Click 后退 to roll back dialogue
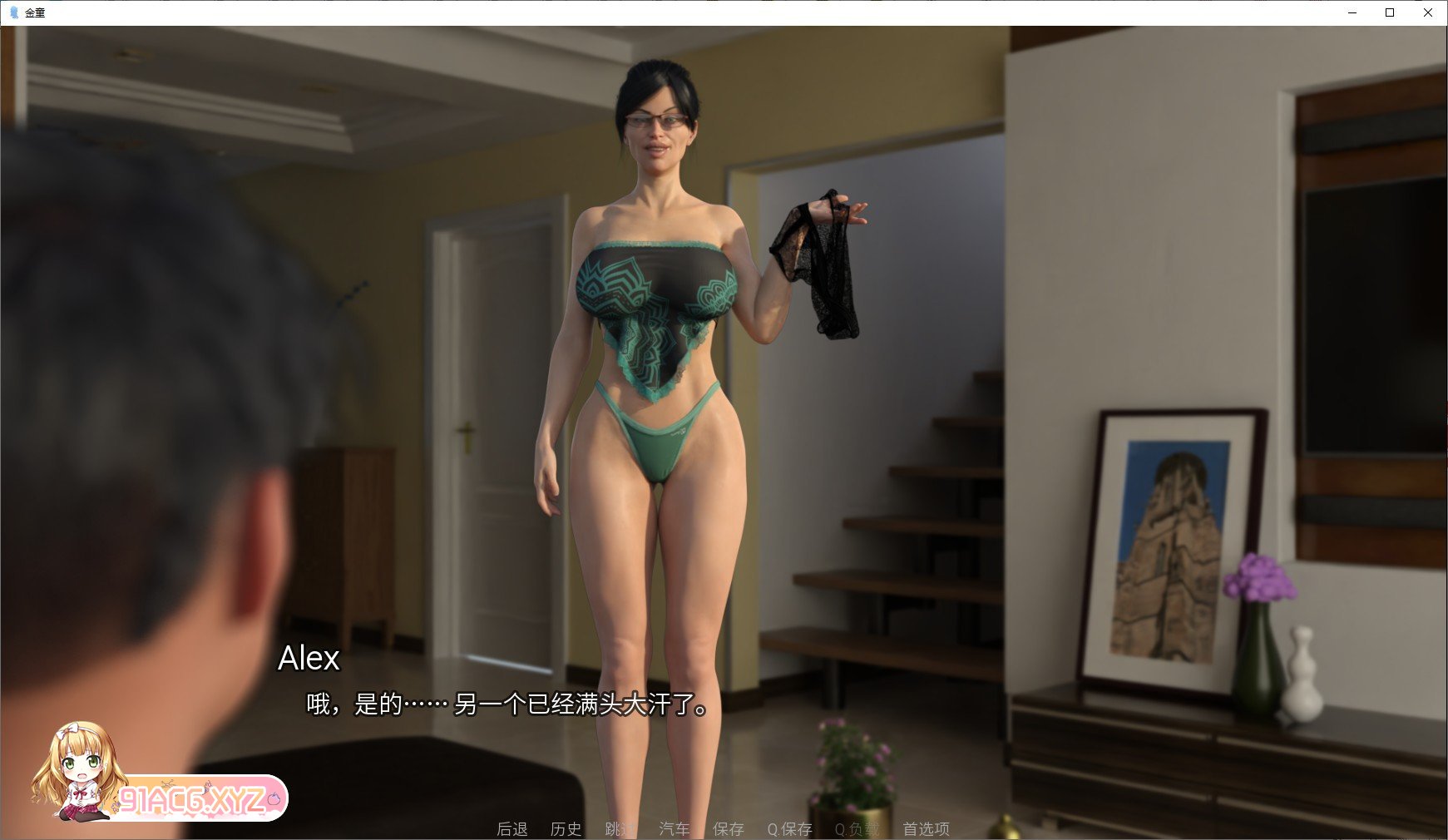Viewport: 1448px width, 840px height. 511,828
